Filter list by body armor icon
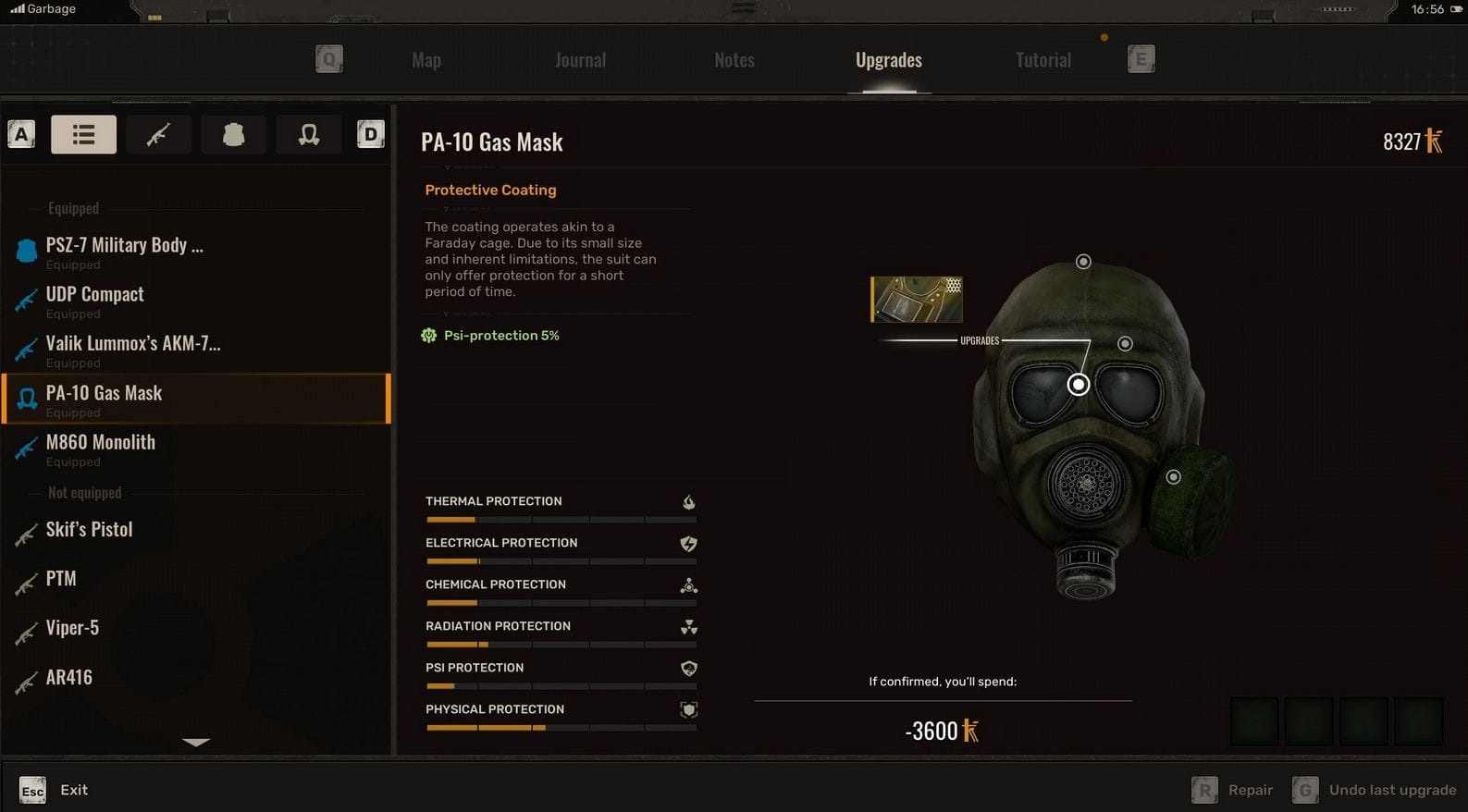 point(233,135)
